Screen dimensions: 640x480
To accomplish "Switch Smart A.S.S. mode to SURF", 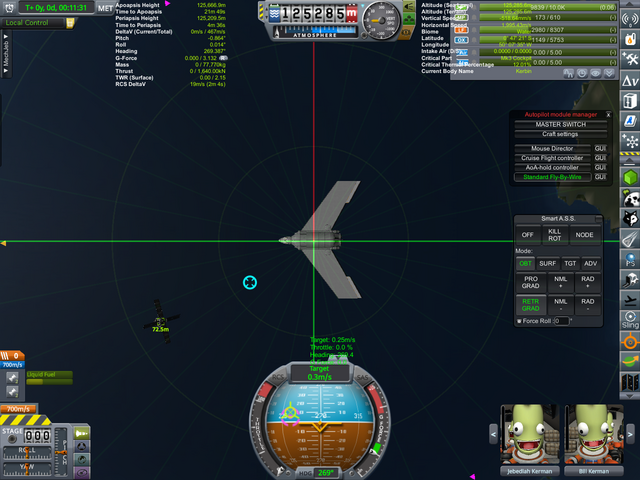I will [547, 264].
